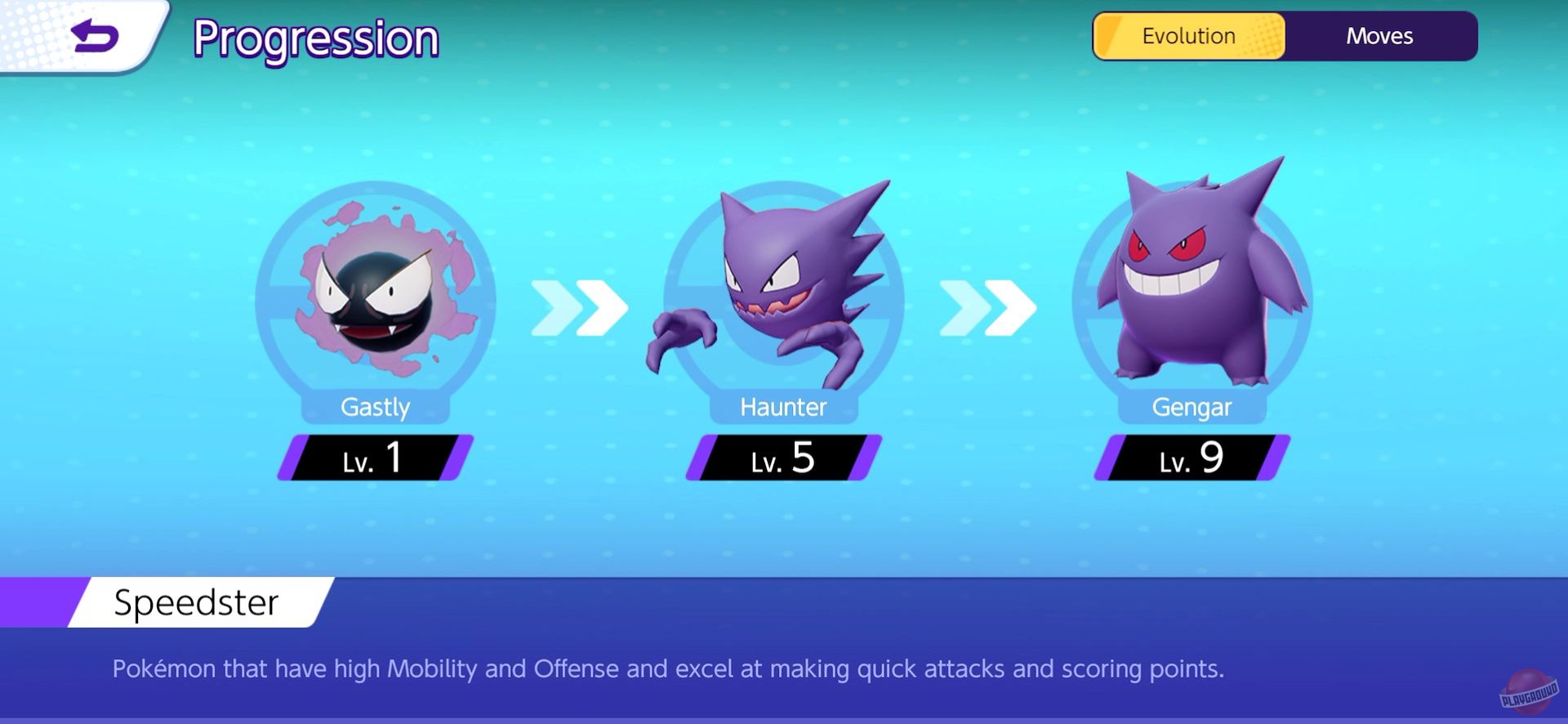
Task: Click the Progression title header
Action: coord(317,38)
